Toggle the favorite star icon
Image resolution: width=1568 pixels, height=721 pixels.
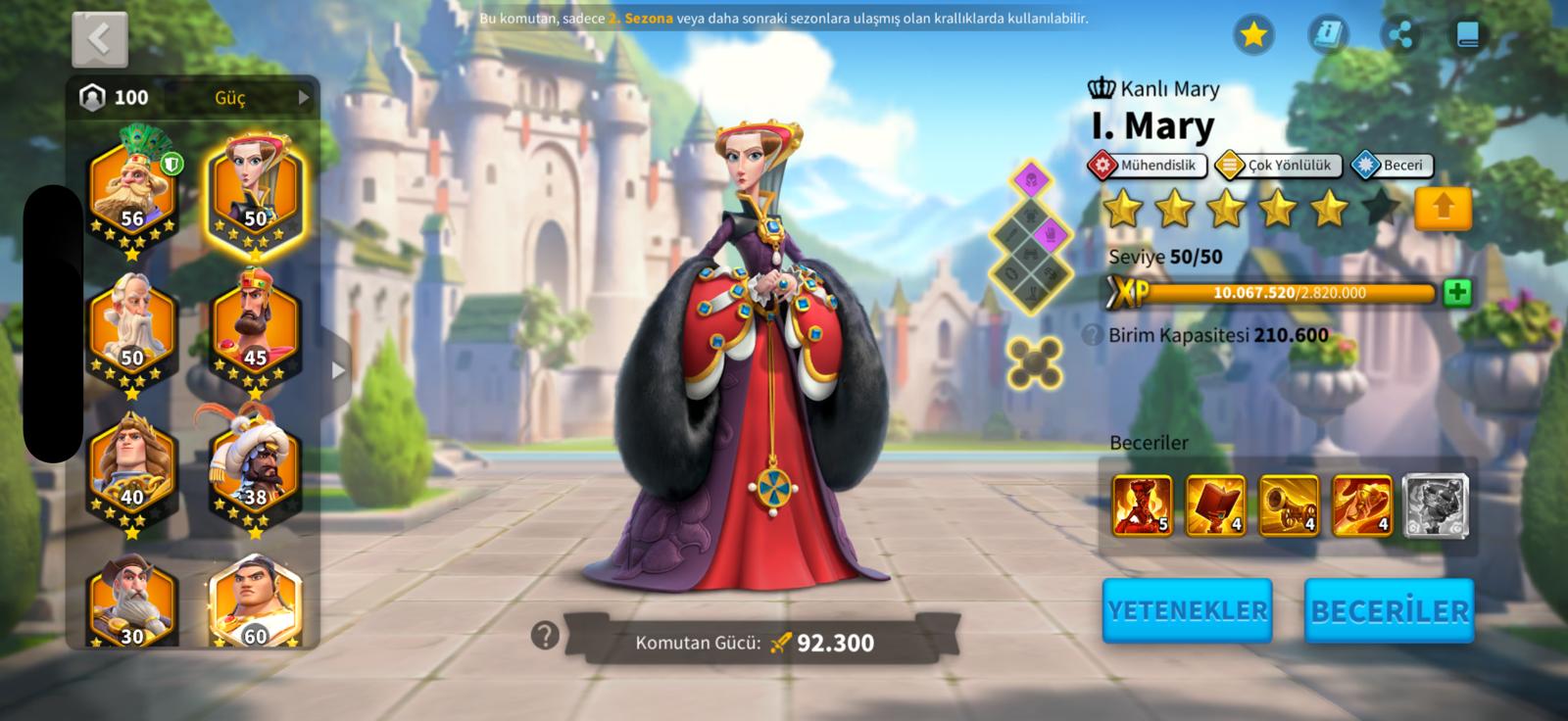tap(1253, 35)
